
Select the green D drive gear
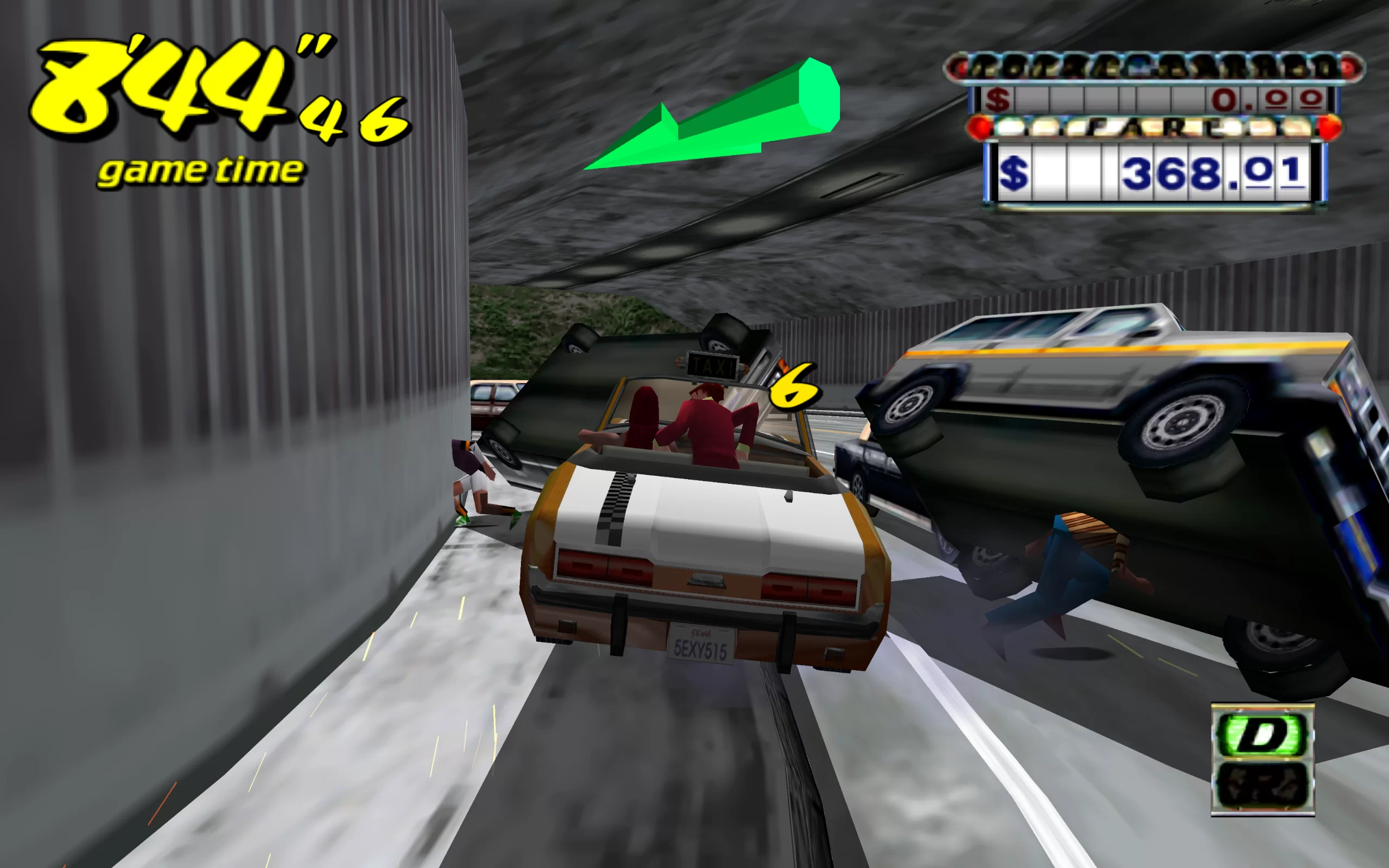pos(1261,733)
